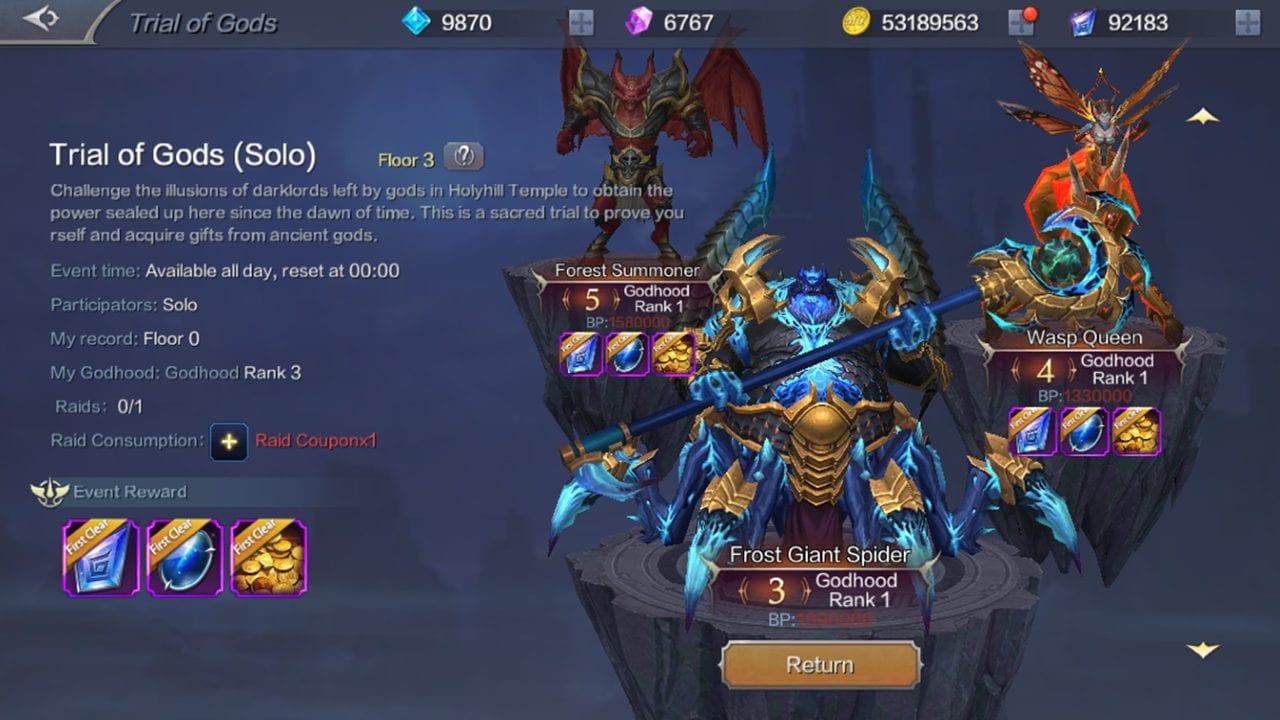Add more blue diamonds with plus button
This screenshot has height=720, width=1280.
pyautogui.click(x=581, y=22)
